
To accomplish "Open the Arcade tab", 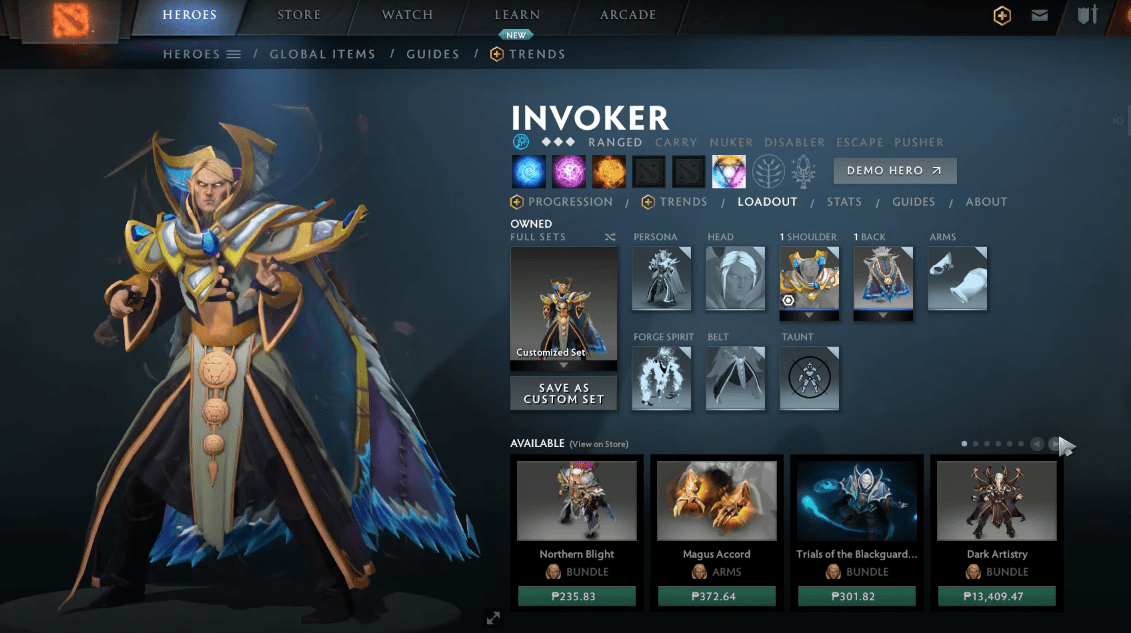I will tap(628, 15).
